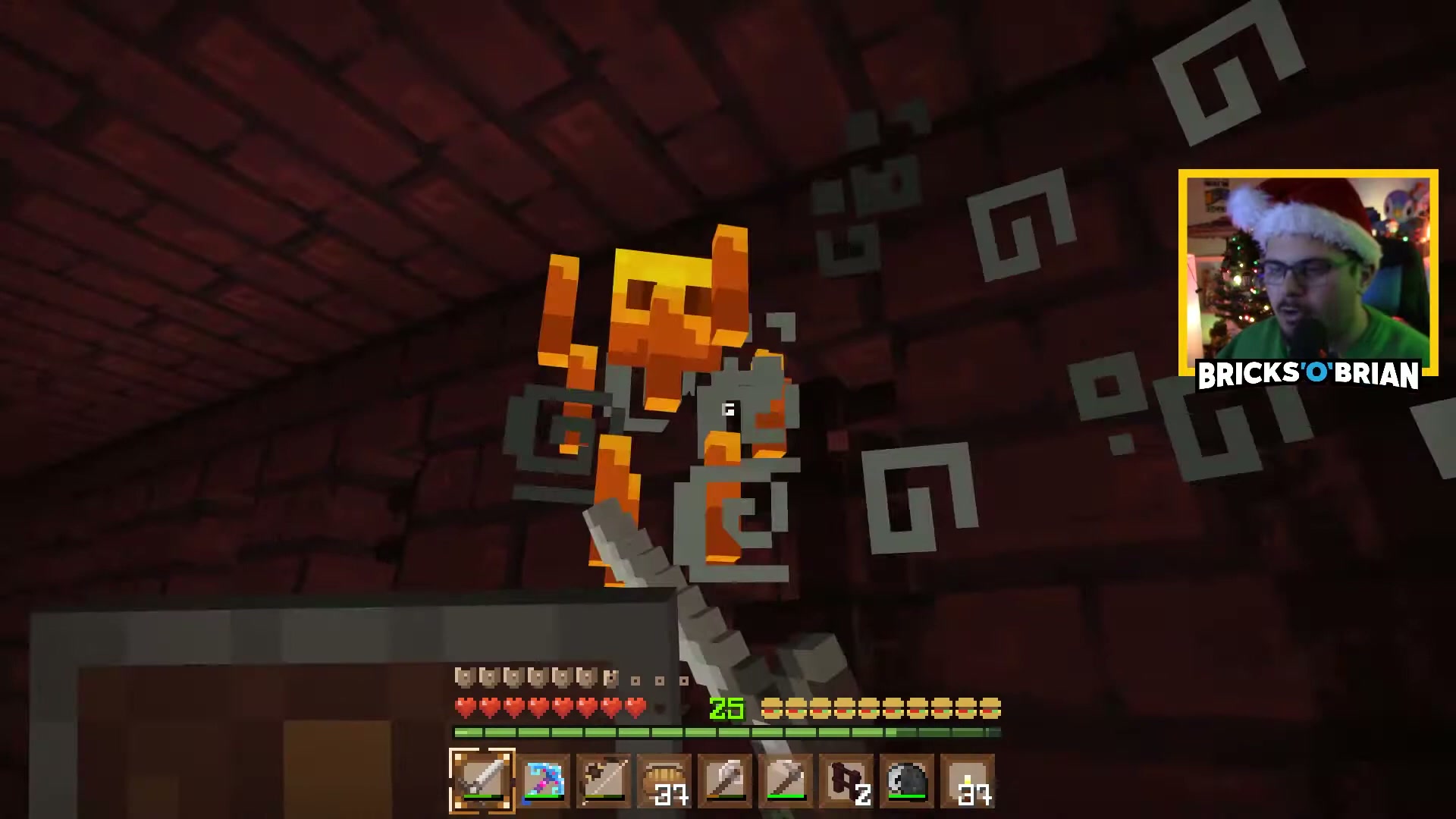Click the first armor chestplate icon
Image resolution: width=1456 pixels, height=819 pixels.
(x=463, y=679)
